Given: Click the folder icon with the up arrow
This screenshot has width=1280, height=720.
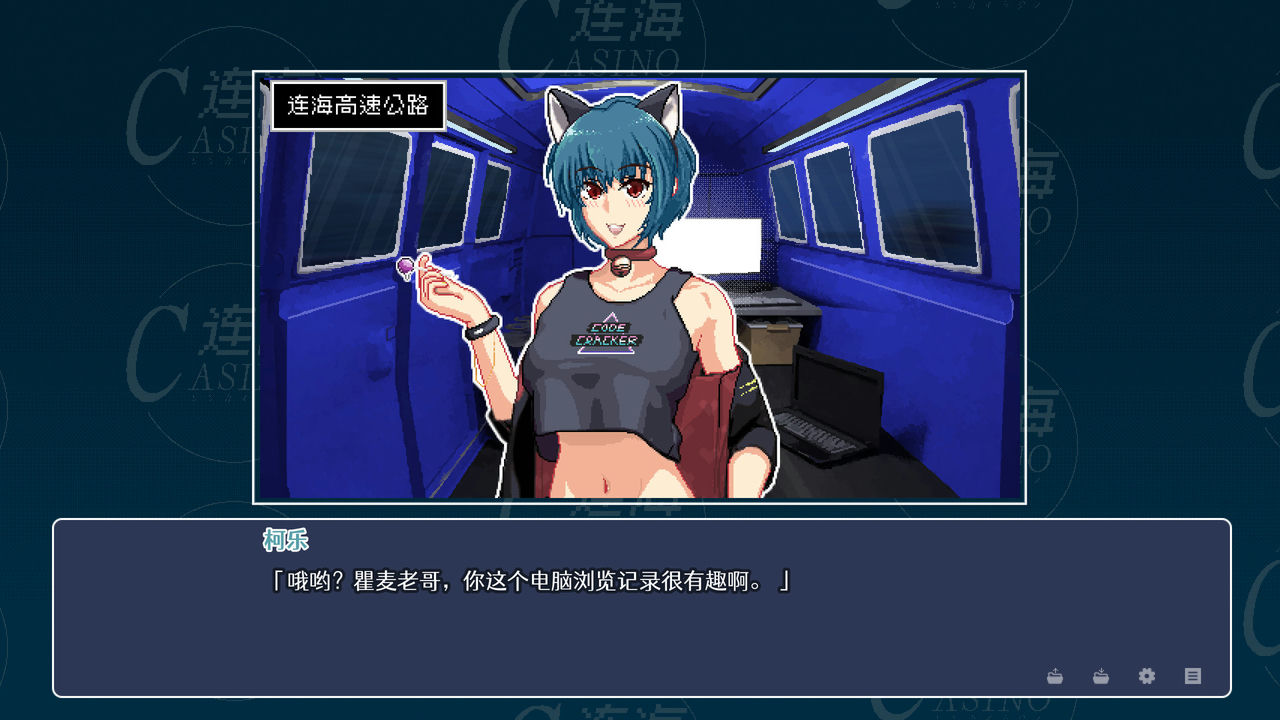Looking at the screenshot, I should [x=1055, y=676].
